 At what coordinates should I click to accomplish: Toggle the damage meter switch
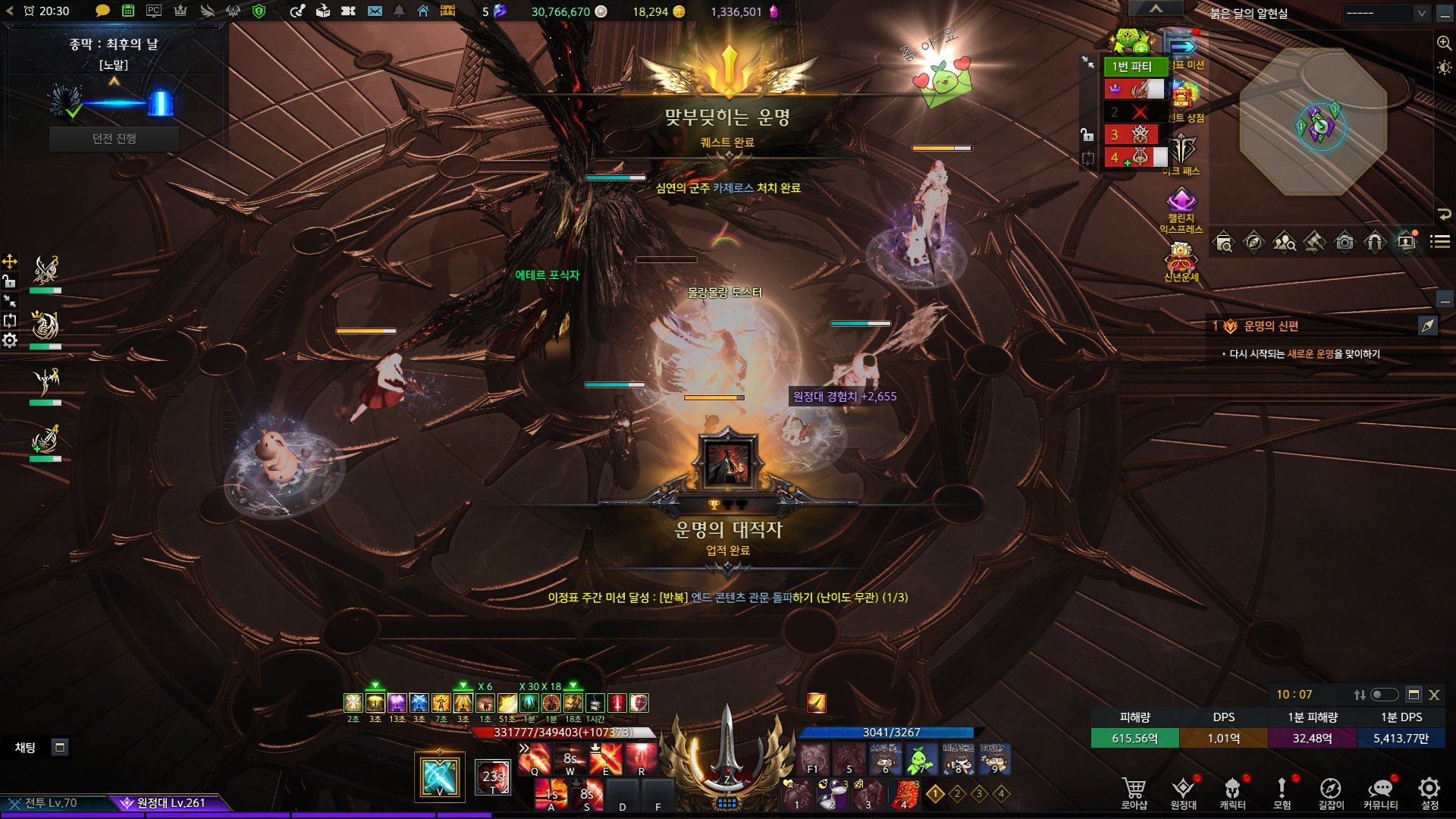[1384, 695]
